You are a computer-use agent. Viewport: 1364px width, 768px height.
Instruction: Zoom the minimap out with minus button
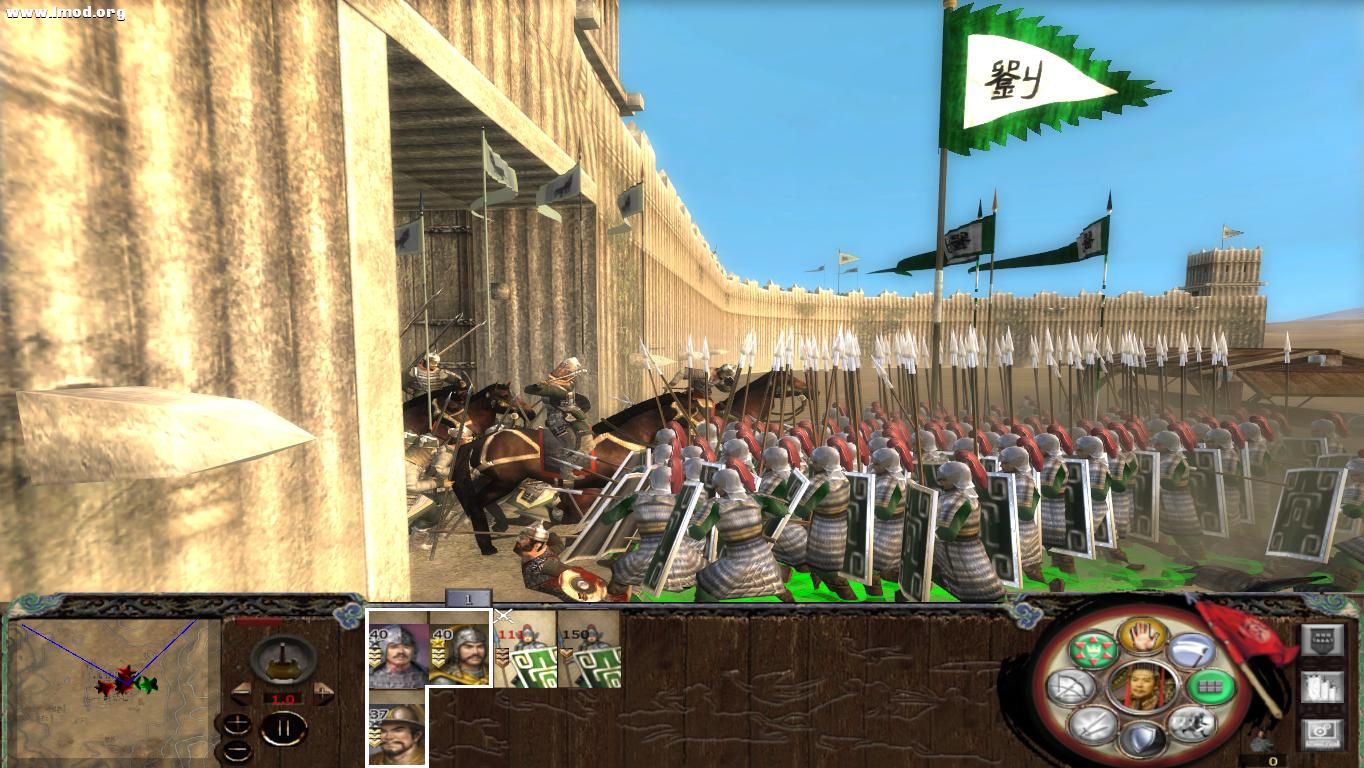pyautogui.click(x=237, y=750)
